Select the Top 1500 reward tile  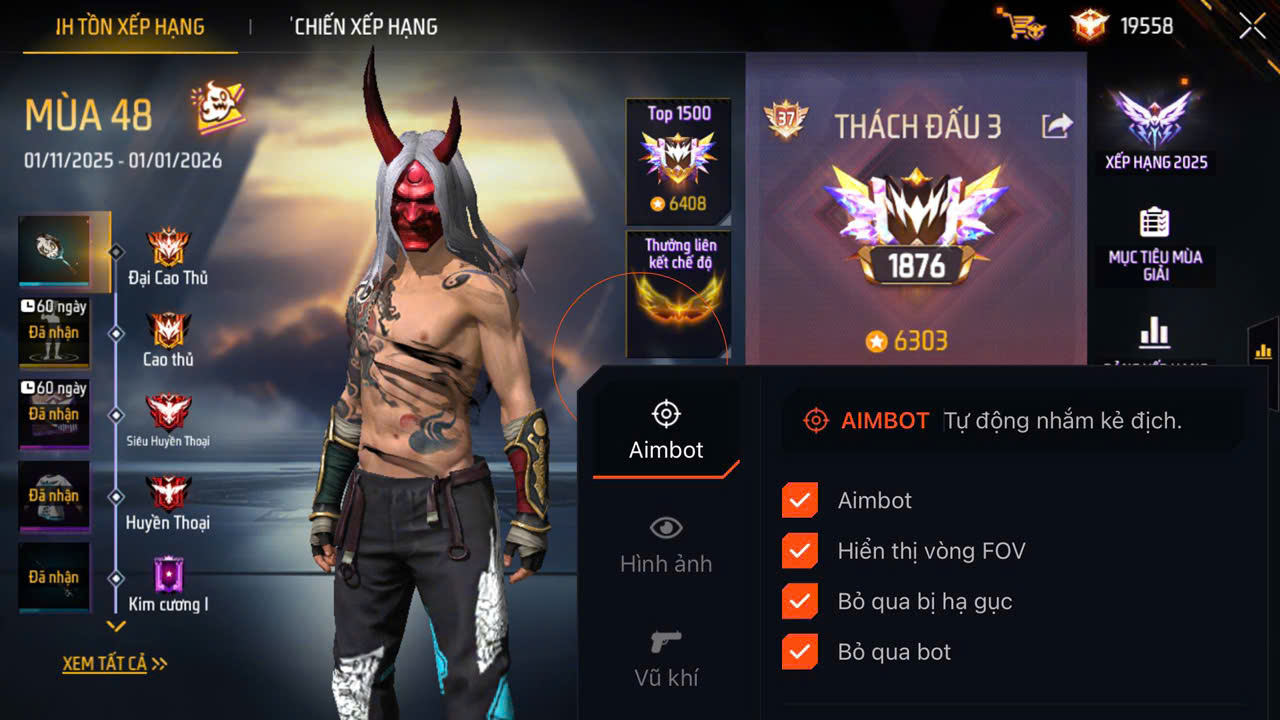click(x=678, y=160)
